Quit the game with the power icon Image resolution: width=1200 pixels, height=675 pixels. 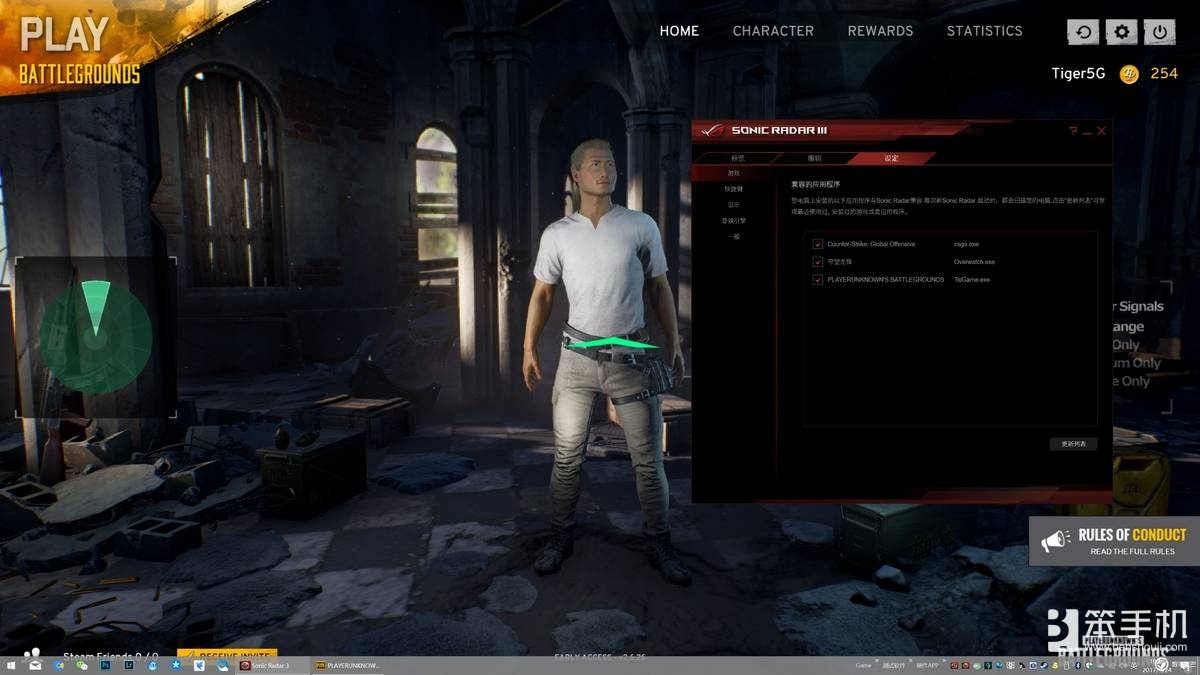point(1160,32)
